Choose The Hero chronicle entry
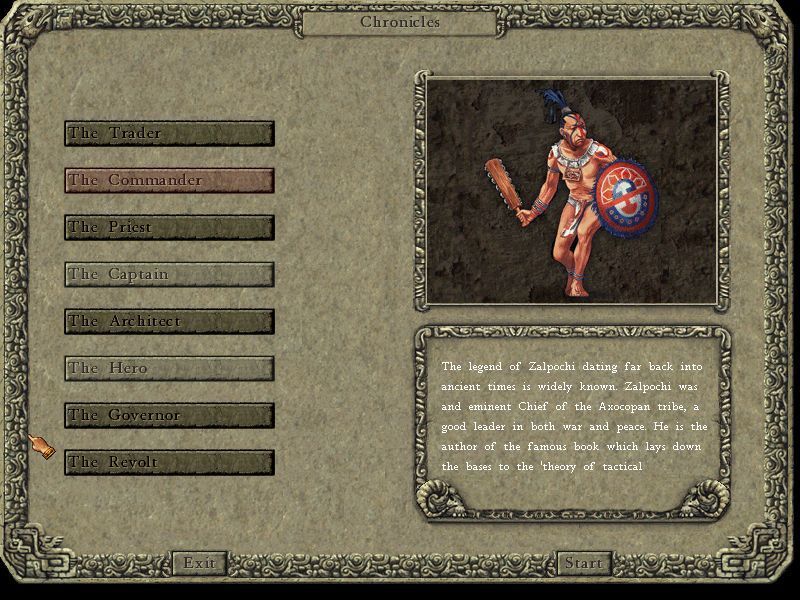 [x=169, y=369]
